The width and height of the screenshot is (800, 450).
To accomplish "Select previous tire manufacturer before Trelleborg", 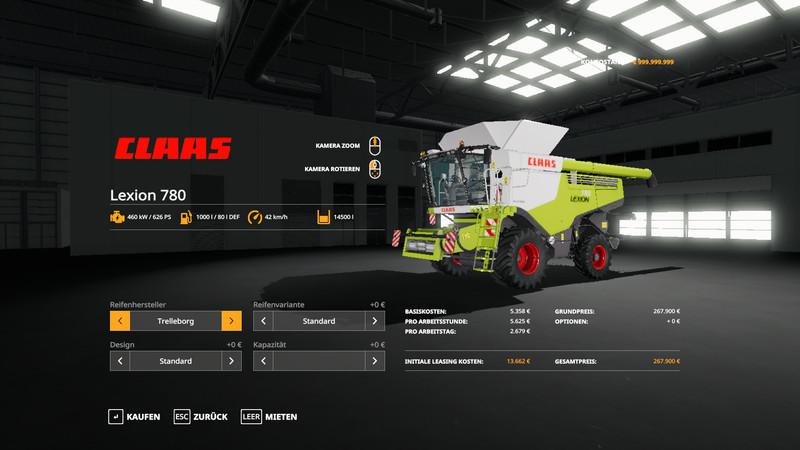I will [x=120, y=321].
